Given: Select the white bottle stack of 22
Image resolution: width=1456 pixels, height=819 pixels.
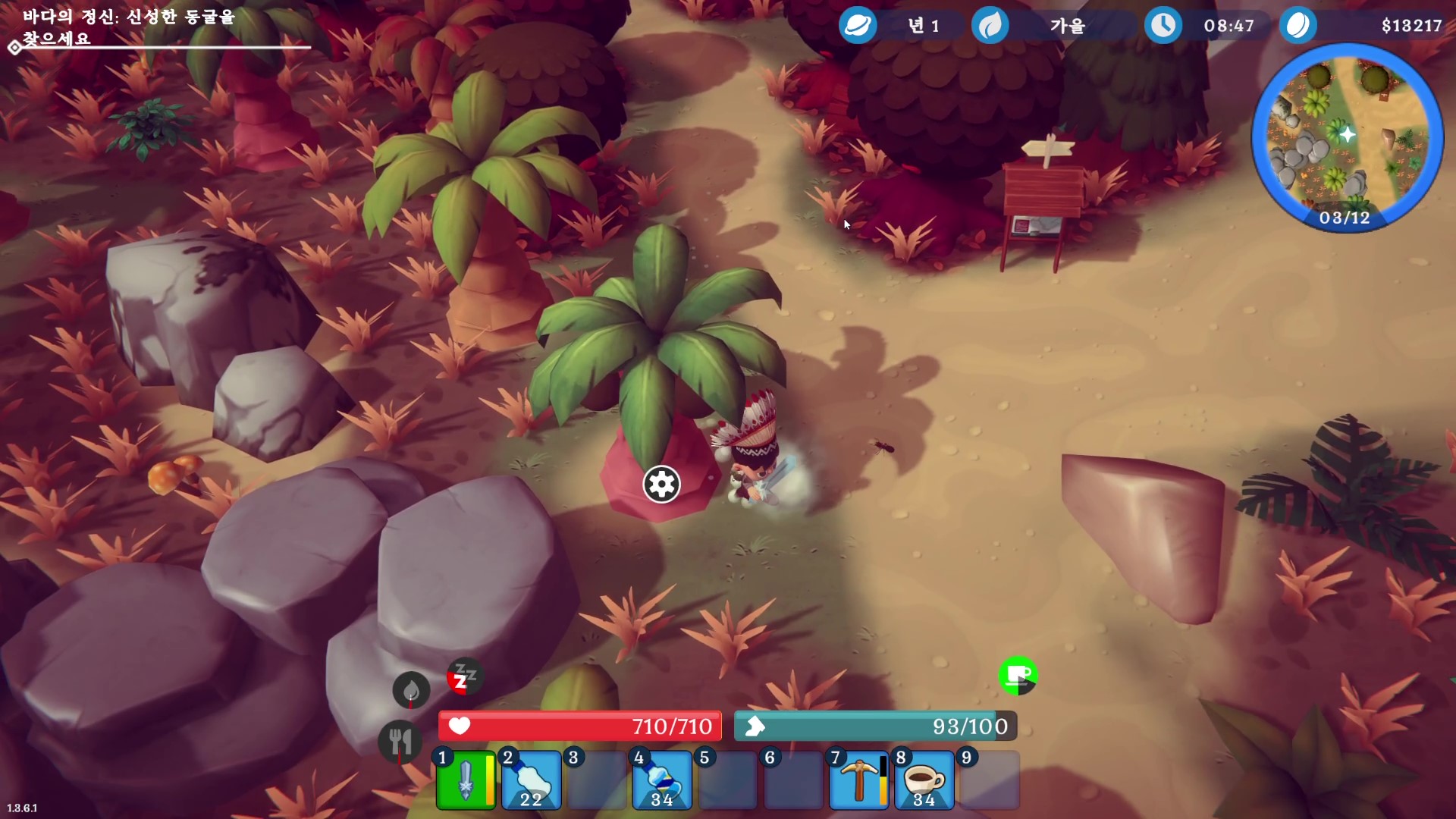Looking at the screenshot, I should (x=531, y=780).
